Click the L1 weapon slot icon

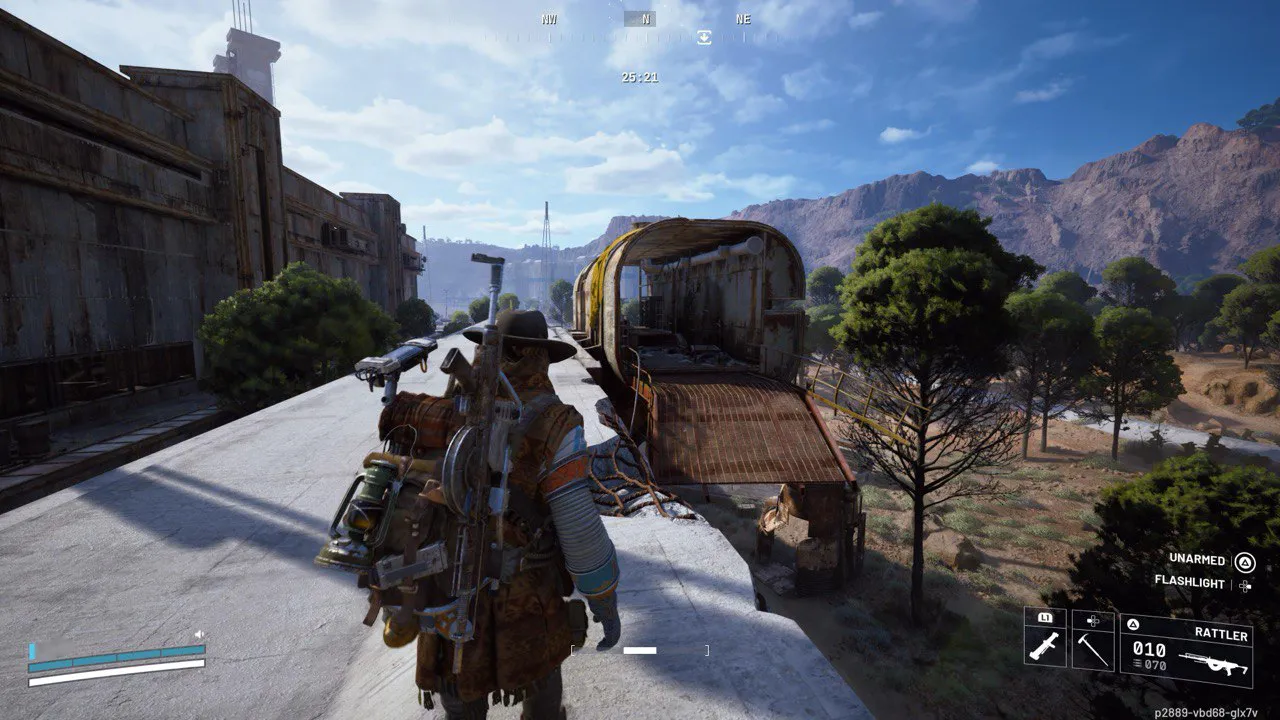click(x=1046, y=618)
